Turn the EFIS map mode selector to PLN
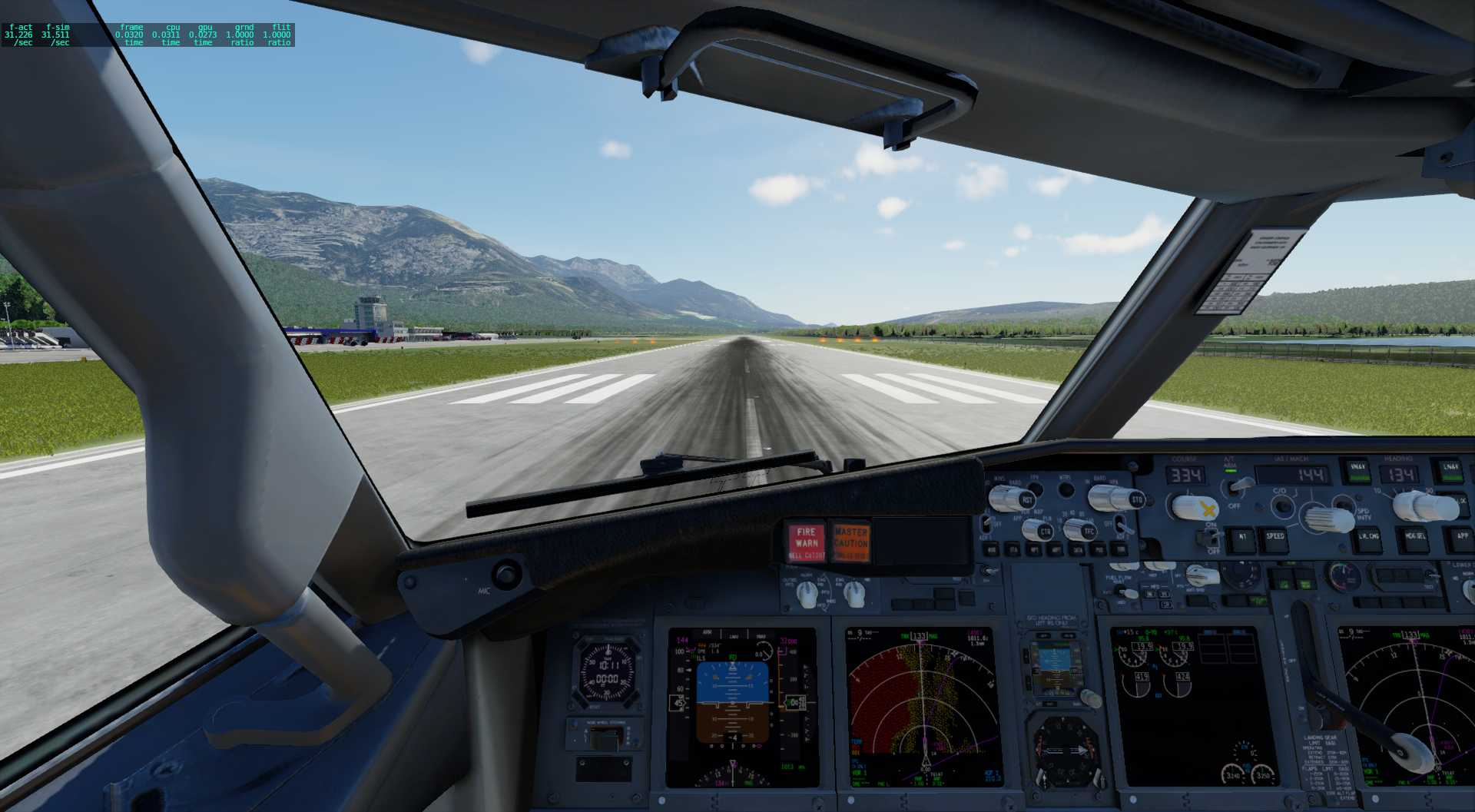The height and width of the screenshot is (812, 1475). pyautogui.click(x=1039, y=532)
